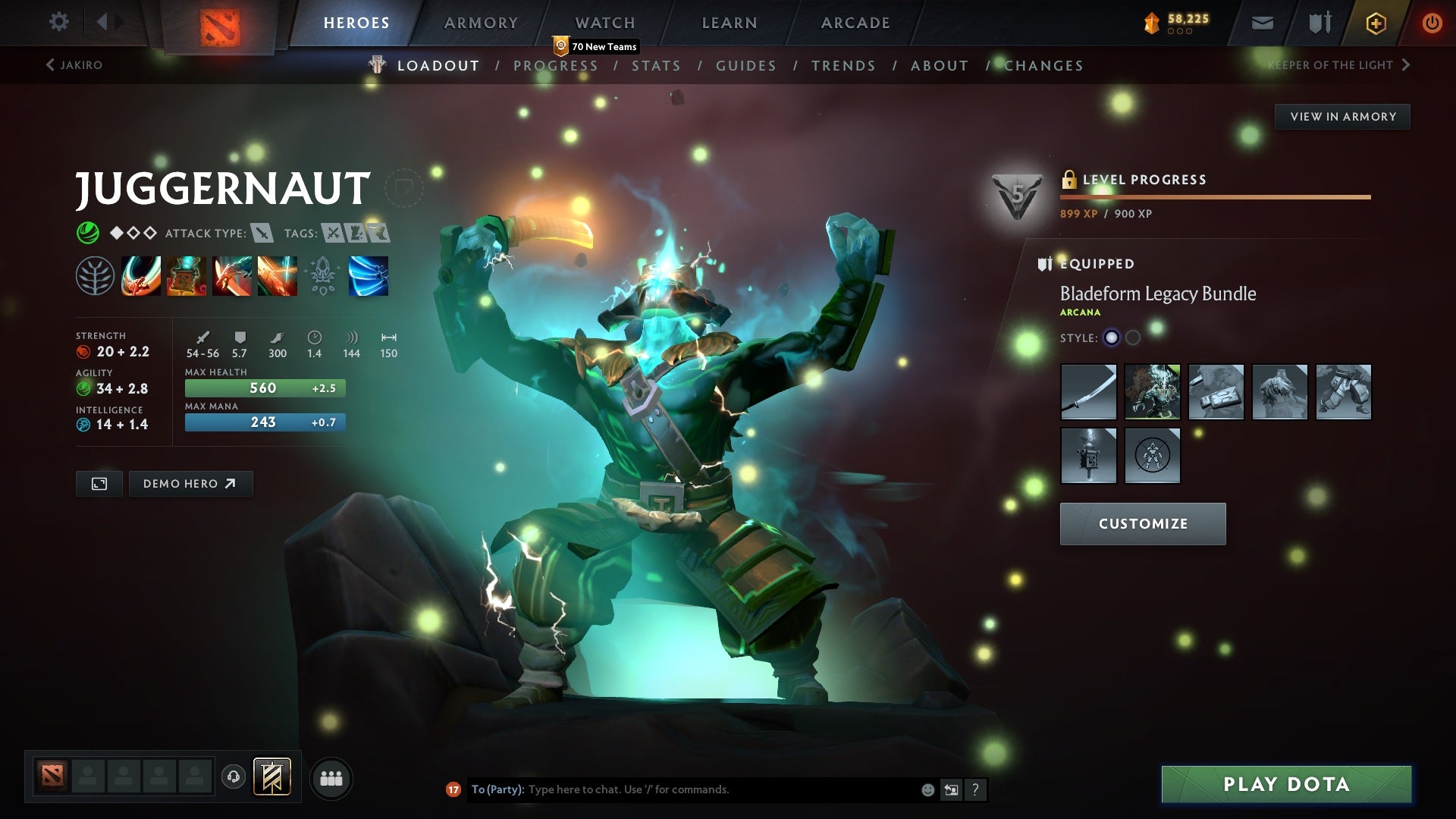Click the emoticon smiley toggle in chat bar
Image resolution: width=1456 pixels, height=819 pixels.
[927, 789]
